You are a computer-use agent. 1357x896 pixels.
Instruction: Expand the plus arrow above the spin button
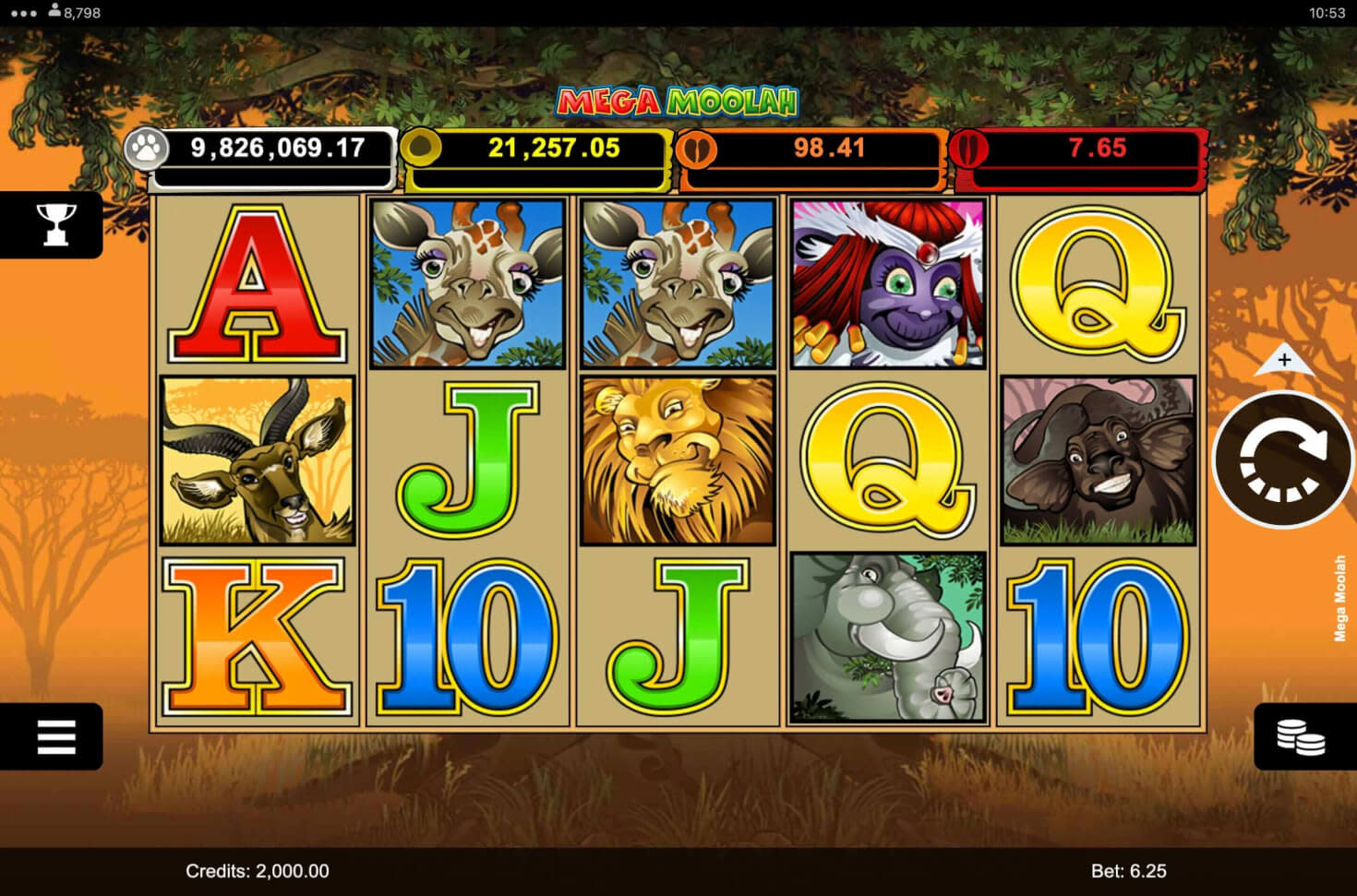pos(1284,360)
